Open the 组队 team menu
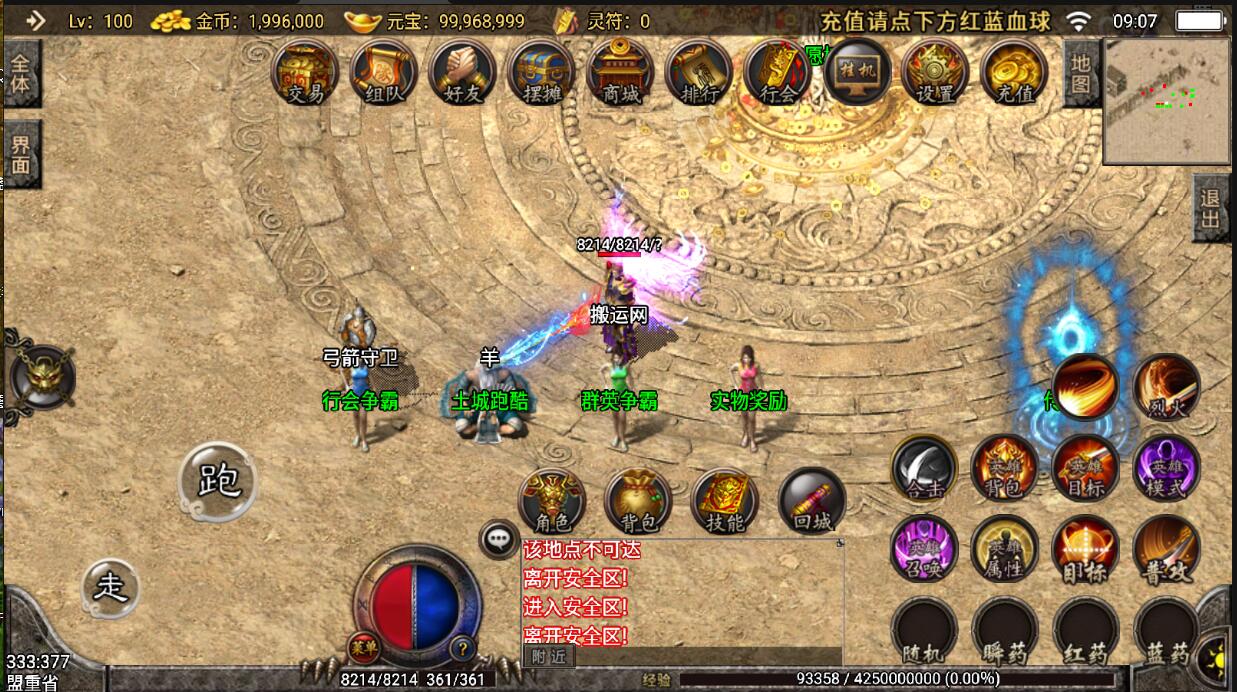1237x692 pixels. pyautogui.click(x=384, y=72)
